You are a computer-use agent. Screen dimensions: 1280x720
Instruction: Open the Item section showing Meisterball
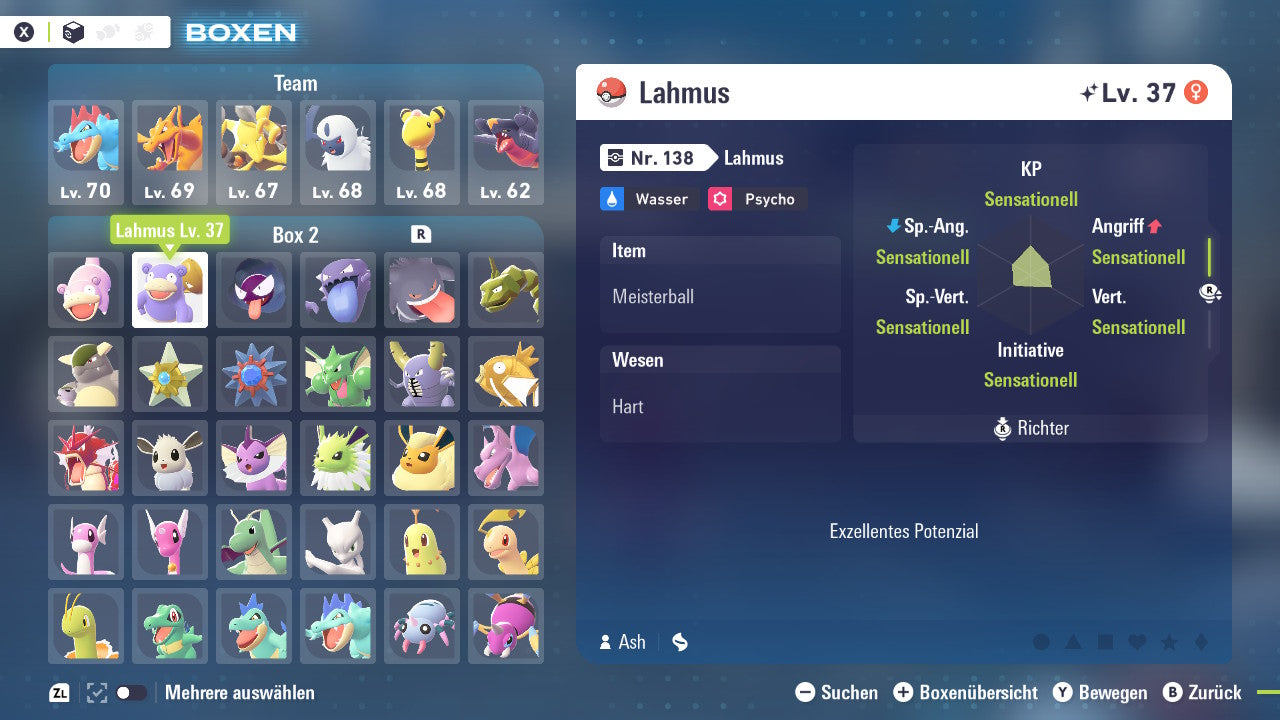720,283
